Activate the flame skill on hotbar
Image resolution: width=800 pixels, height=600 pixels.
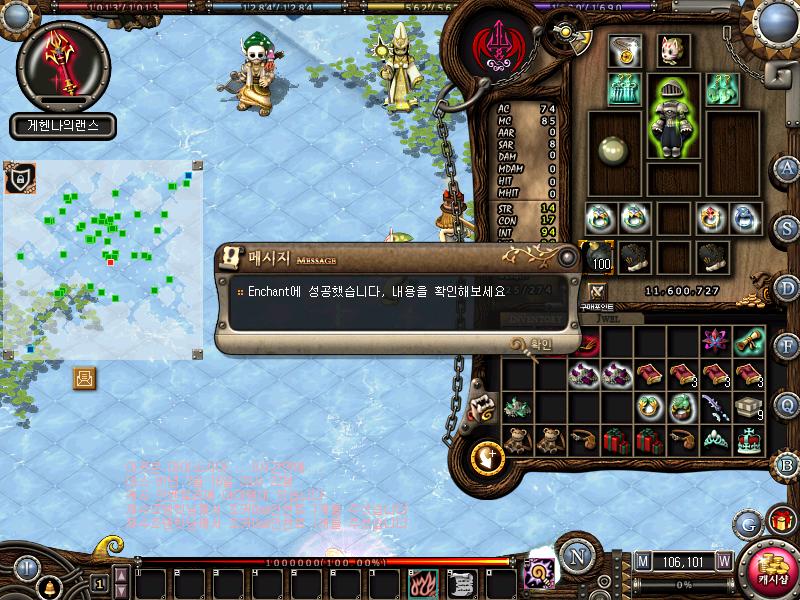(x=421, y=581)
